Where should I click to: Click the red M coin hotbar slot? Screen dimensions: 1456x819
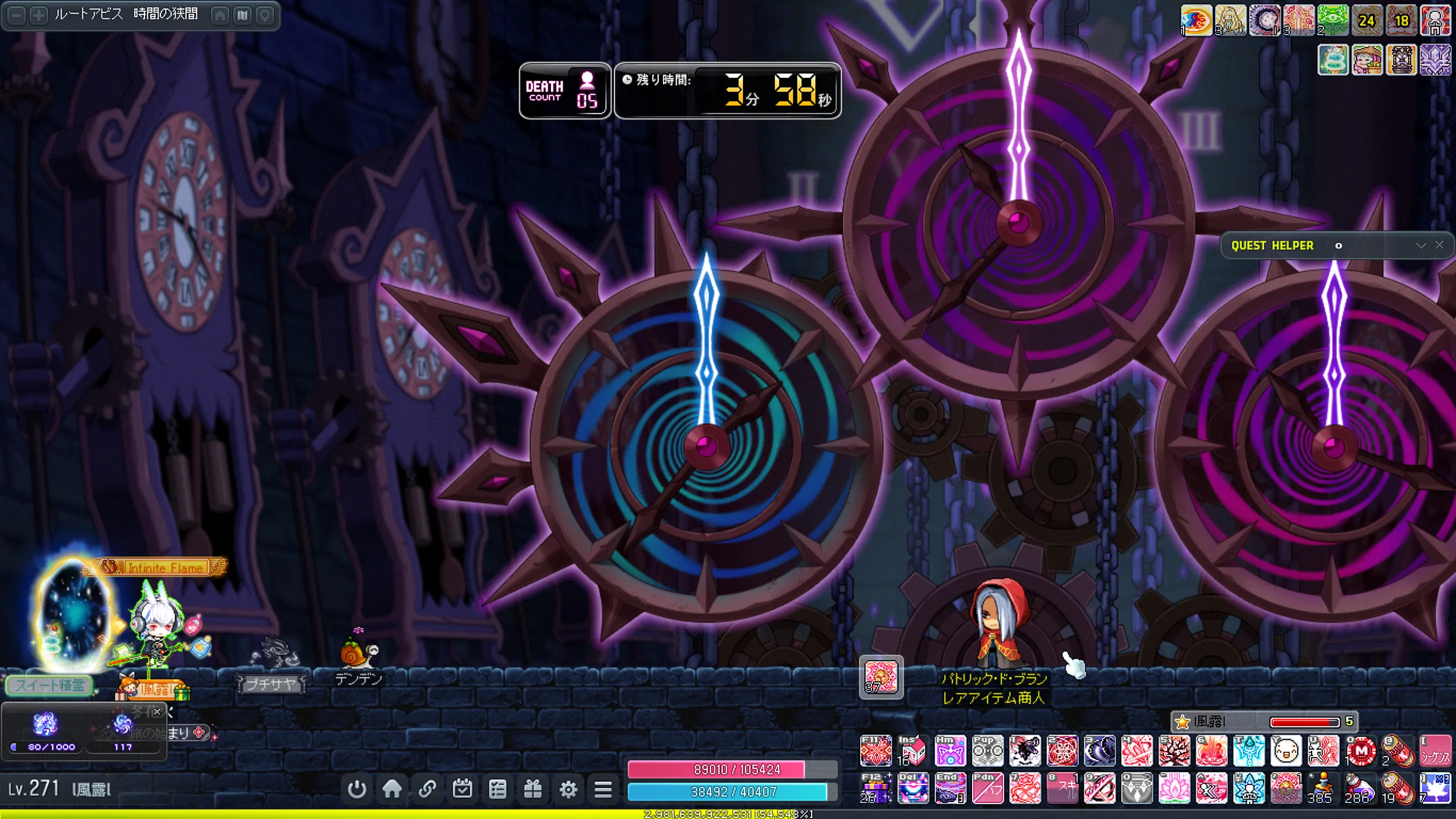tap(1360, 751)
